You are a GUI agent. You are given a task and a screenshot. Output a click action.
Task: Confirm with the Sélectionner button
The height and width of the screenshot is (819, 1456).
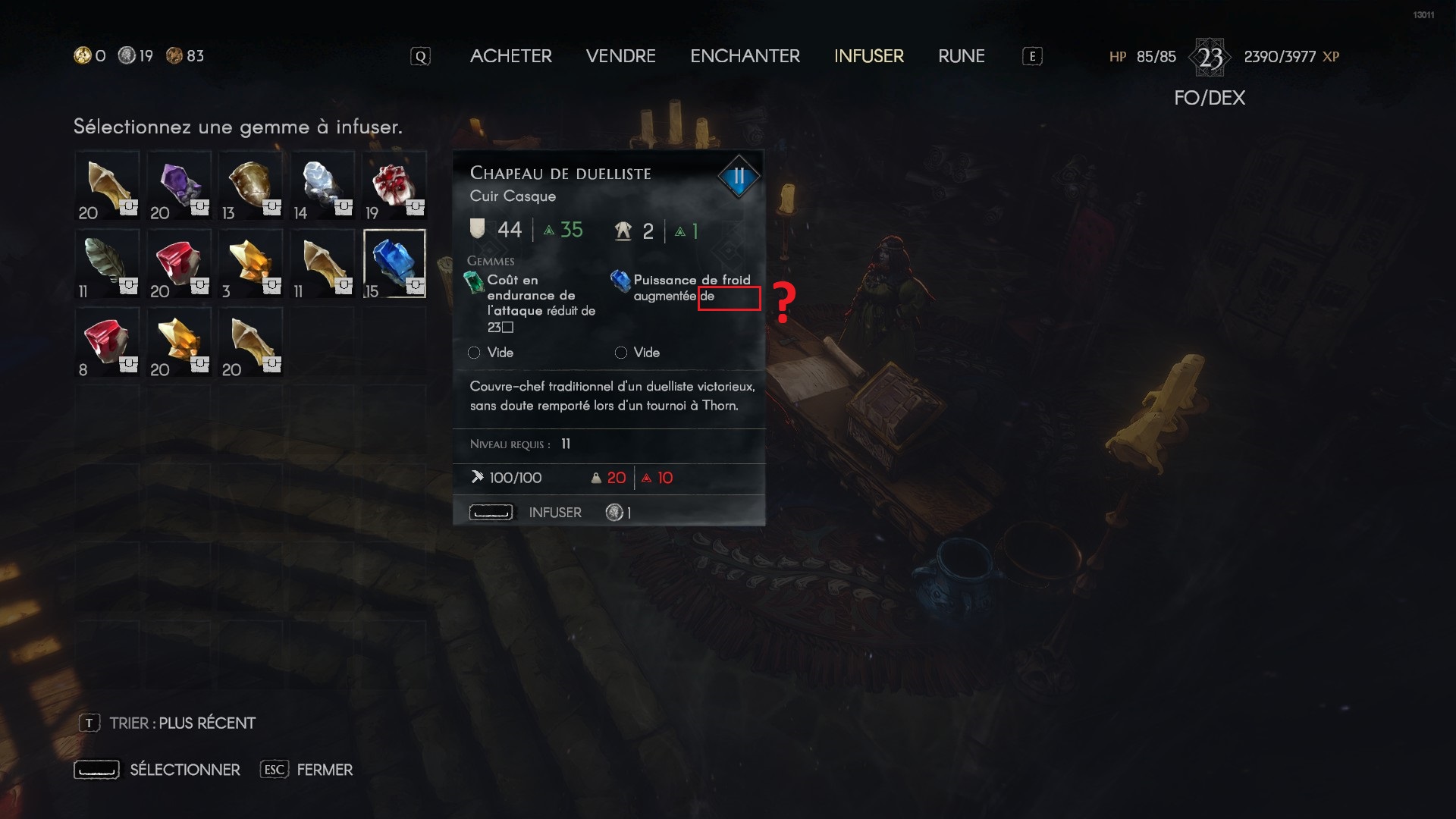pyautogui.click(x=184, y=770)
